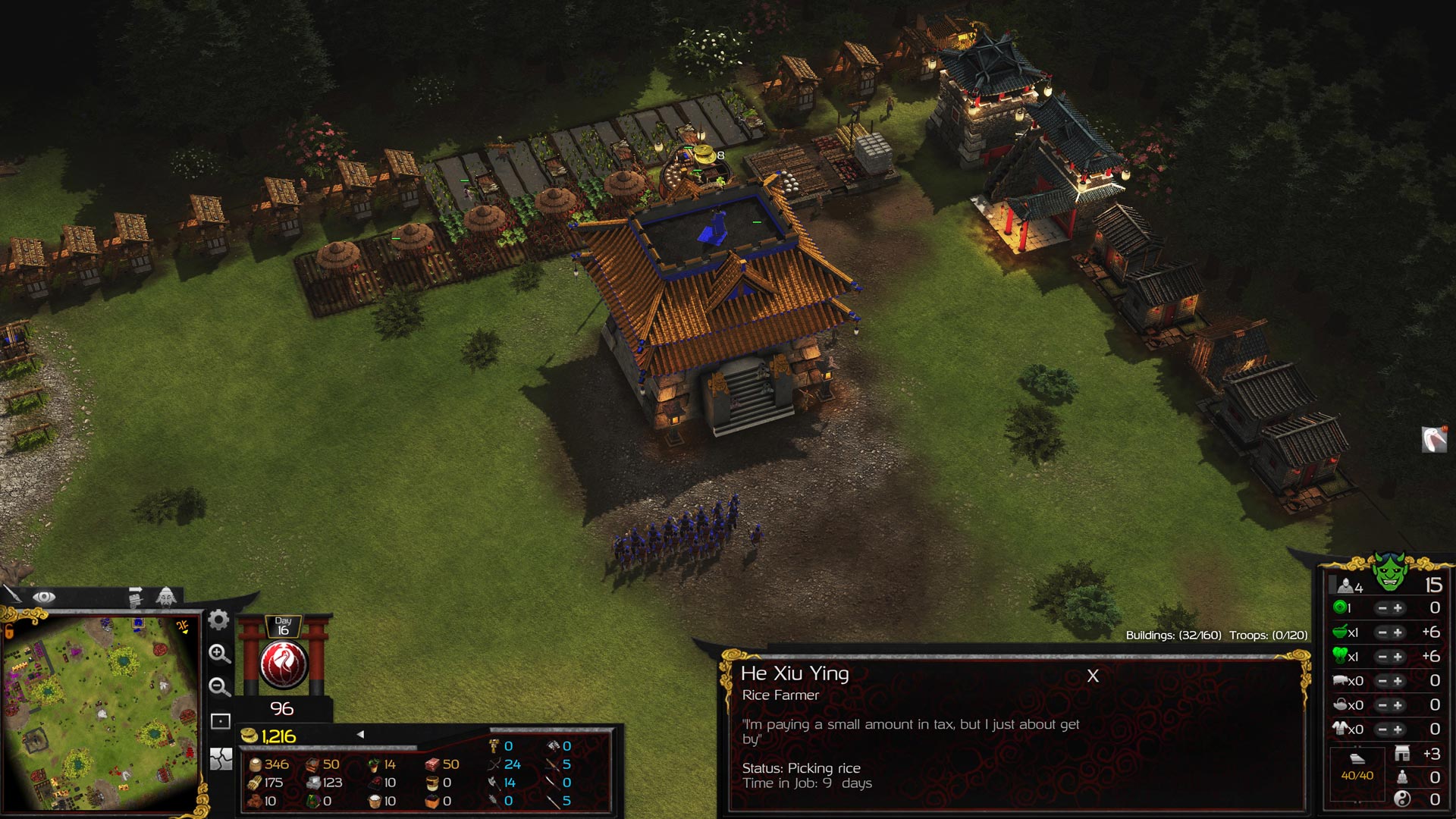Open the gear settings menu
Screen dimensions: 1456x819
pyautogui.click(x=218, y=620)
